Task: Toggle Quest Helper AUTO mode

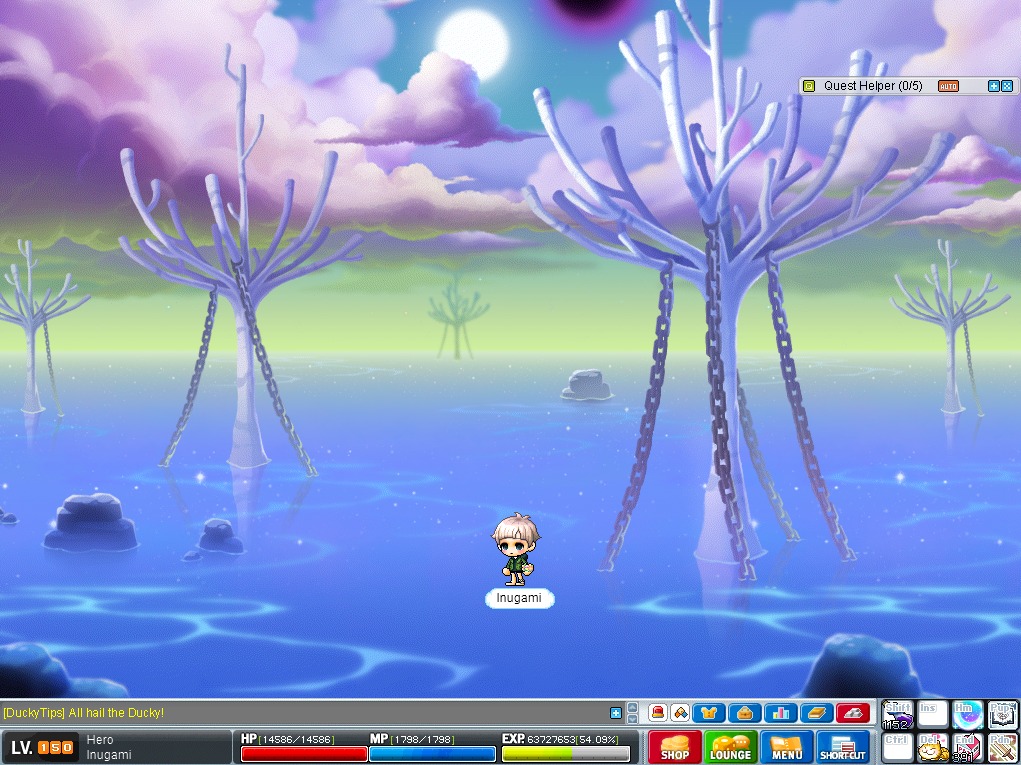Action: pyautogui.click(x=948, y=86)
